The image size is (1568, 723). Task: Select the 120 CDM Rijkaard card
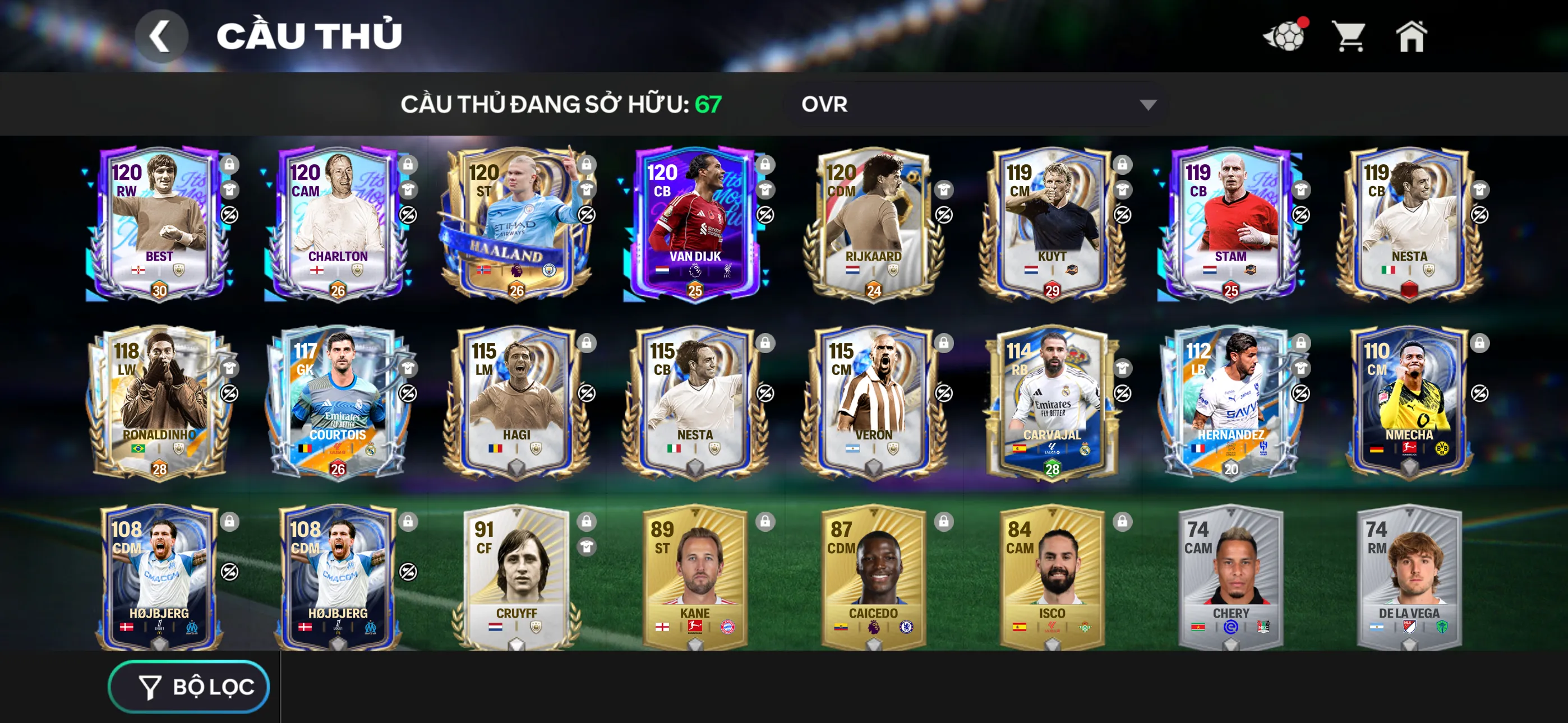pyautogui.click(x=873, y=223)
